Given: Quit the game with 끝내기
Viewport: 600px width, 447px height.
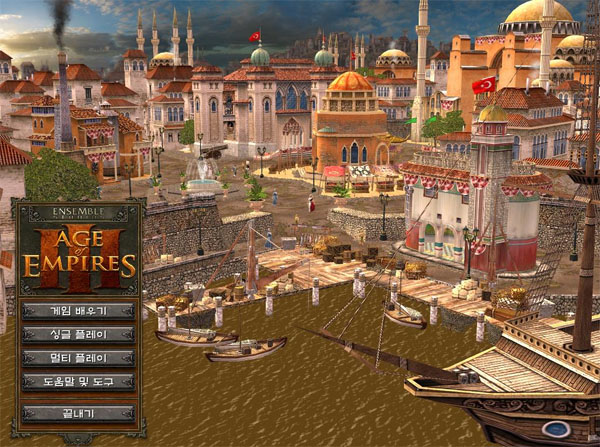Looking at the screenshot, I should pos(78,413).
